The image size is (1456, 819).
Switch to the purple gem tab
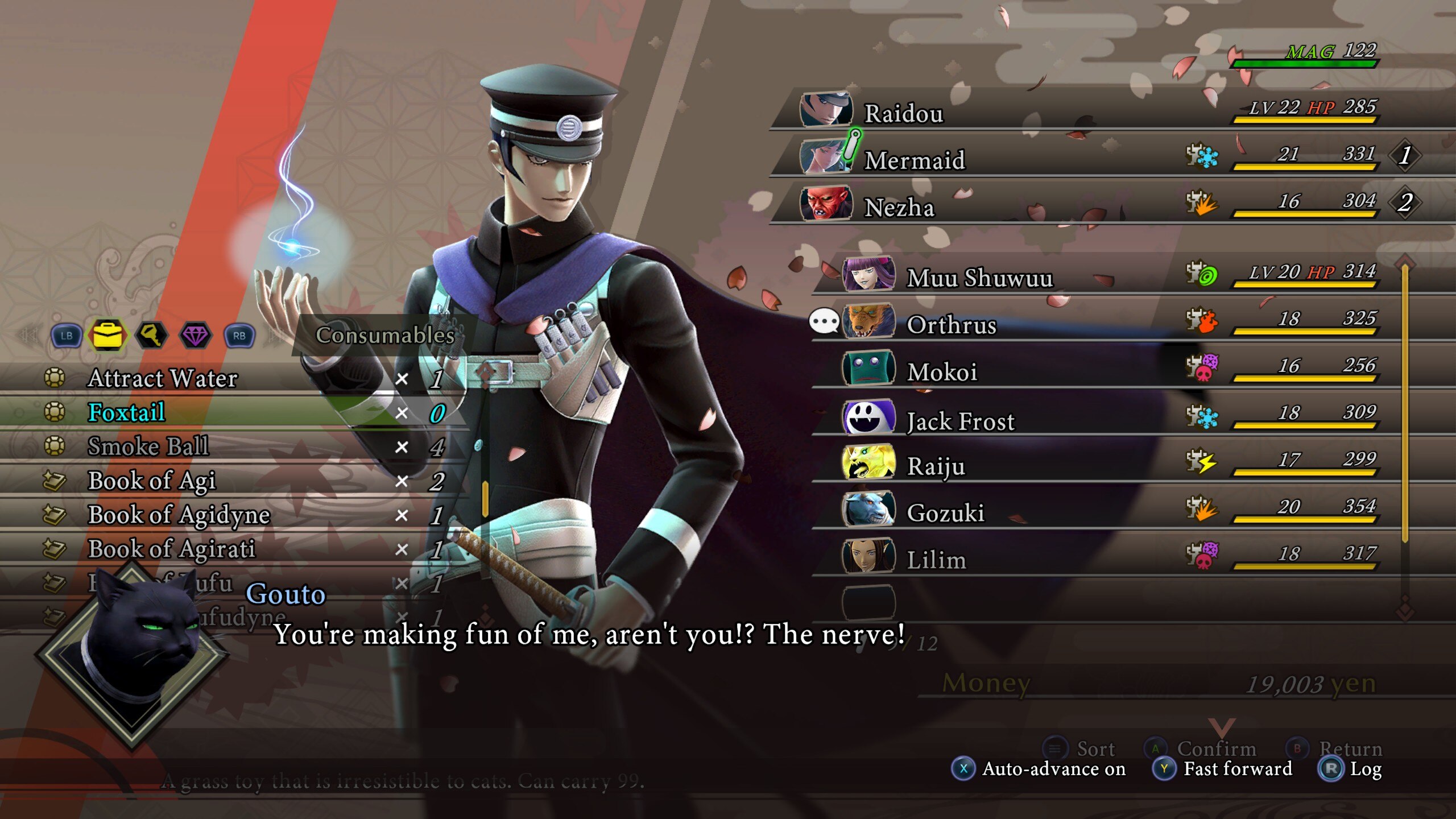tap(195, 335)
